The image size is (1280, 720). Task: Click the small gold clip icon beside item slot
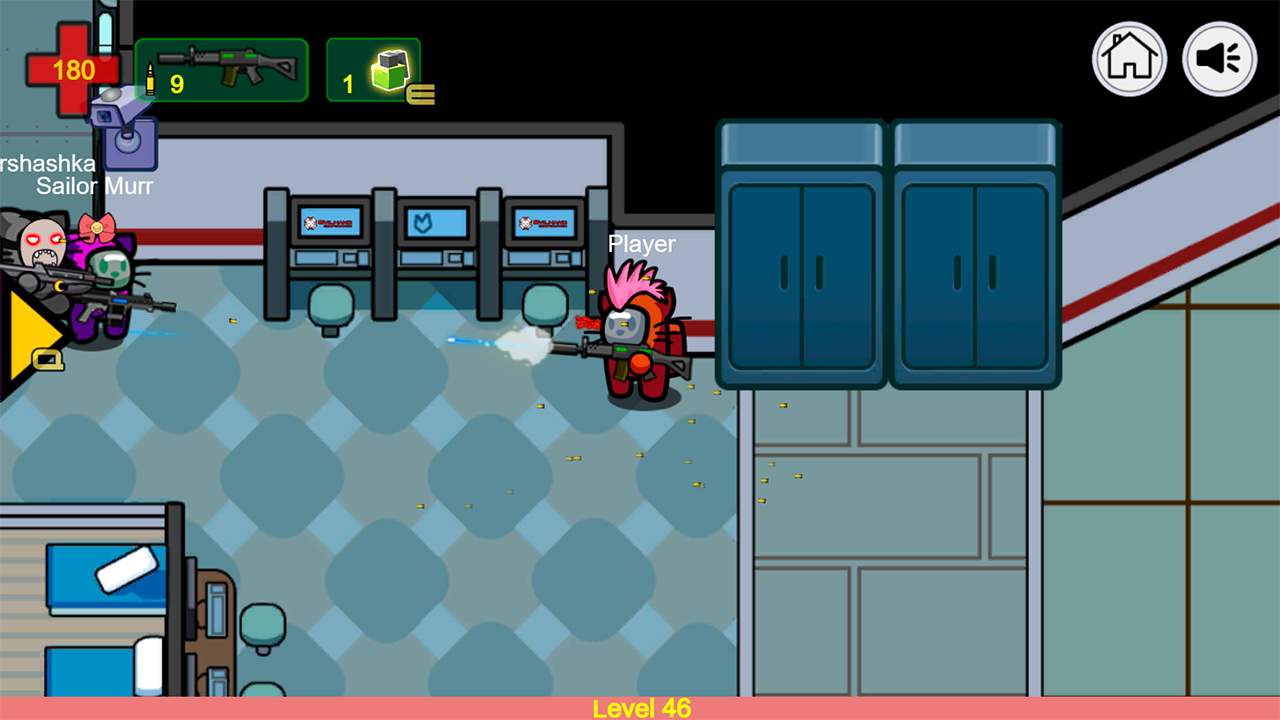[x=422, y=92]
